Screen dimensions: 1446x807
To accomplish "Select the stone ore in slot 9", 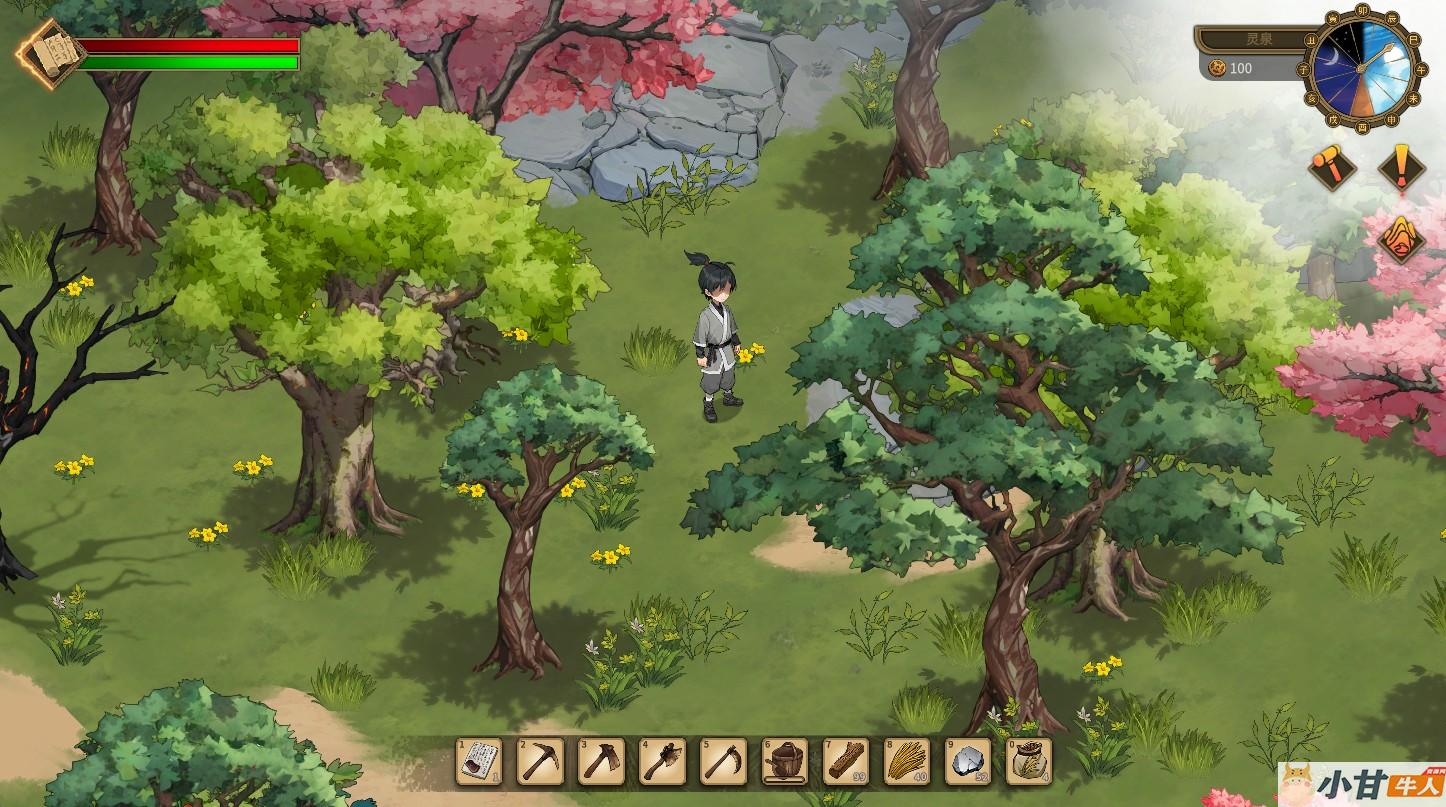I will click(968, 762).
